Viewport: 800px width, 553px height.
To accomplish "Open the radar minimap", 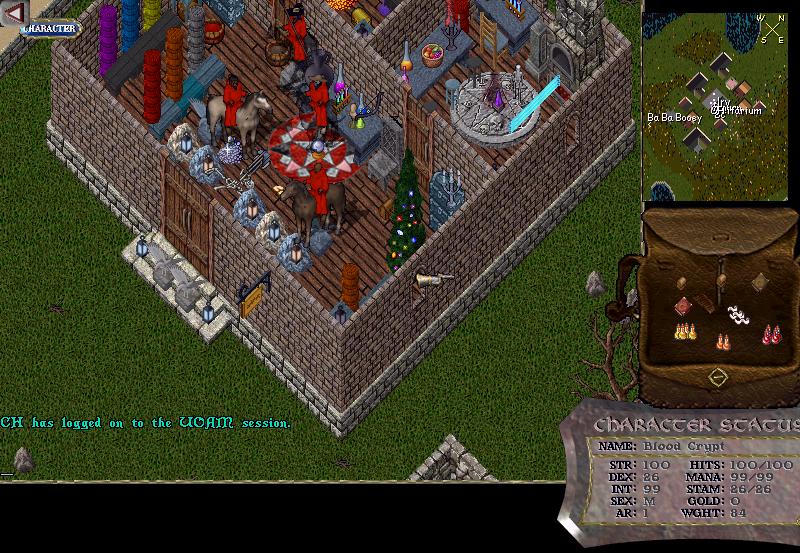I will tap(717, 105).
